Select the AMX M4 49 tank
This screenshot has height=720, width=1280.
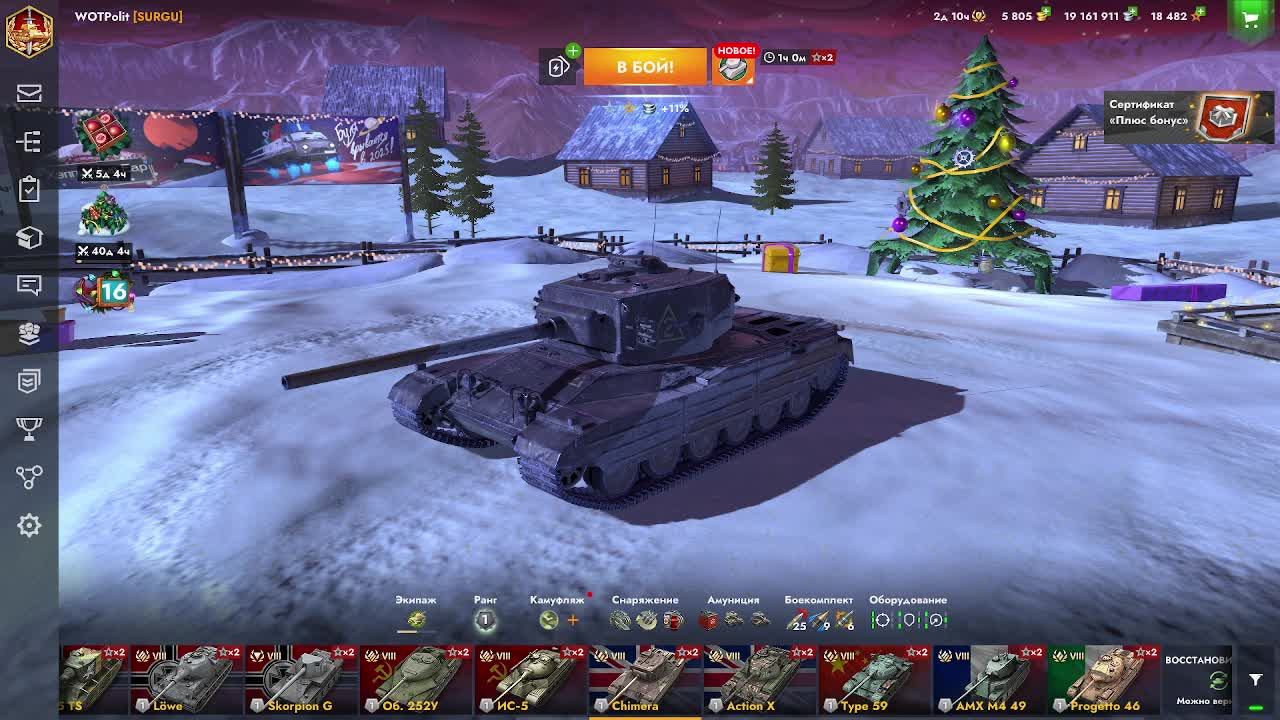988,679
